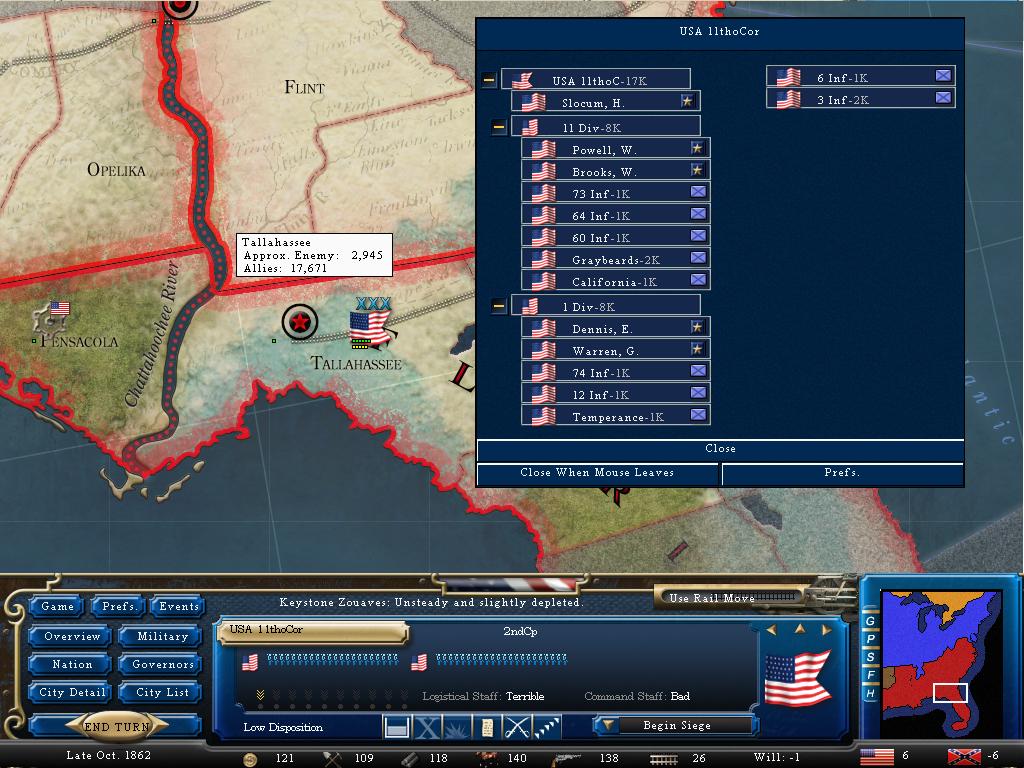
Task: Collapse the 1 Div-8K division
Action: tap(499, 306)
